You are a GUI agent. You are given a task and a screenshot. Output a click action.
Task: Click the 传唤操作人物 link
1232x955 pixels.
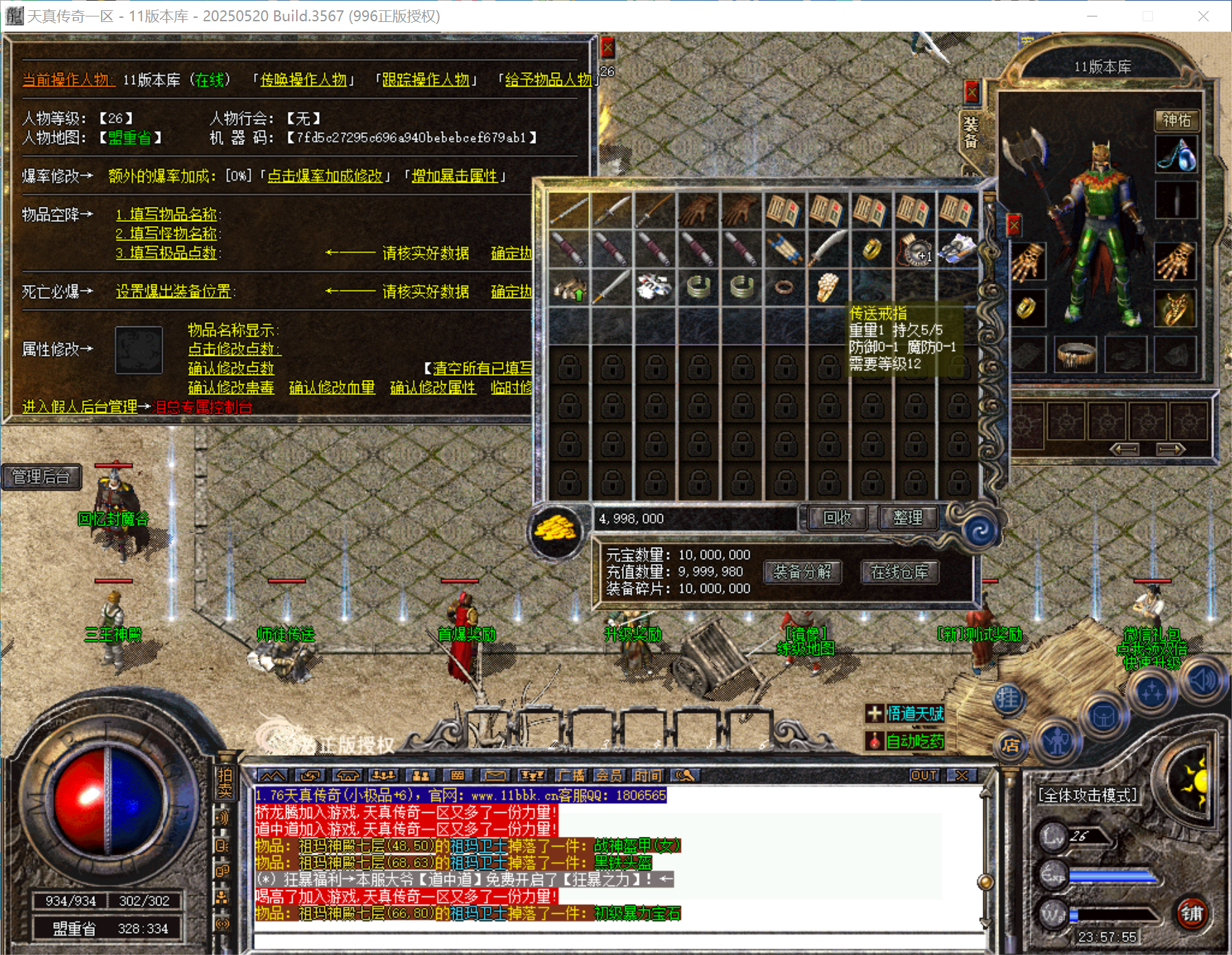click(x=304, y=80)
